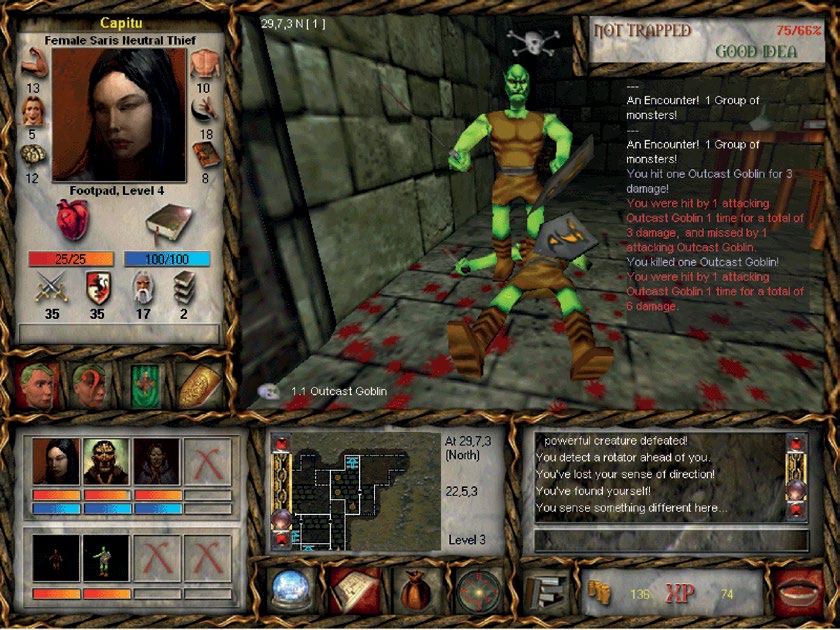Viewport: 840px width, 630px height.
Task: Click Capitu's large character portrait
Action: tap(119, 114)
